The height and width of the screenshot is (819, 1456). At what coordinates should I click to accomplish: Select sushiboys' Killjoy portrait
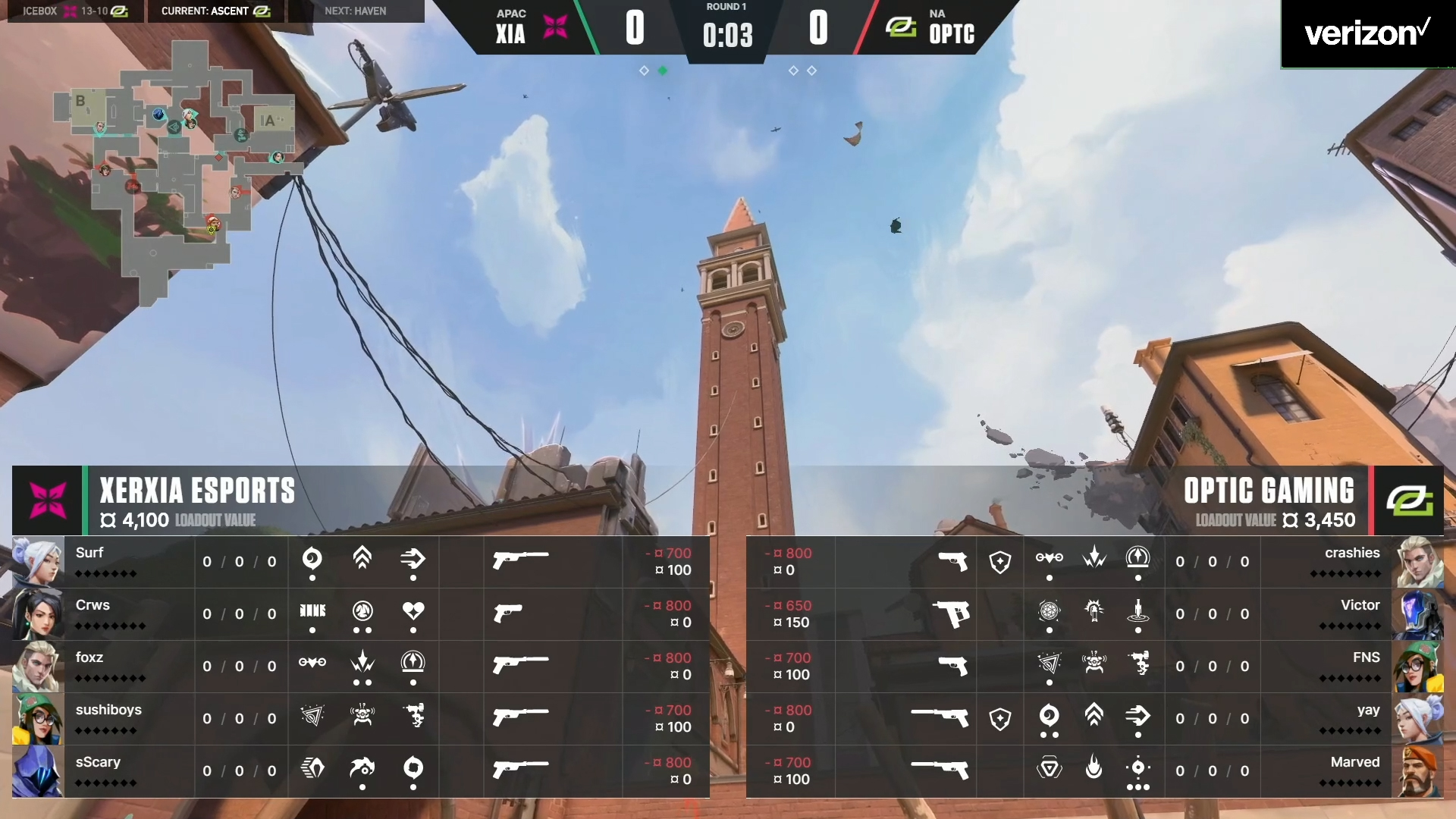click(x=38, y=719)
